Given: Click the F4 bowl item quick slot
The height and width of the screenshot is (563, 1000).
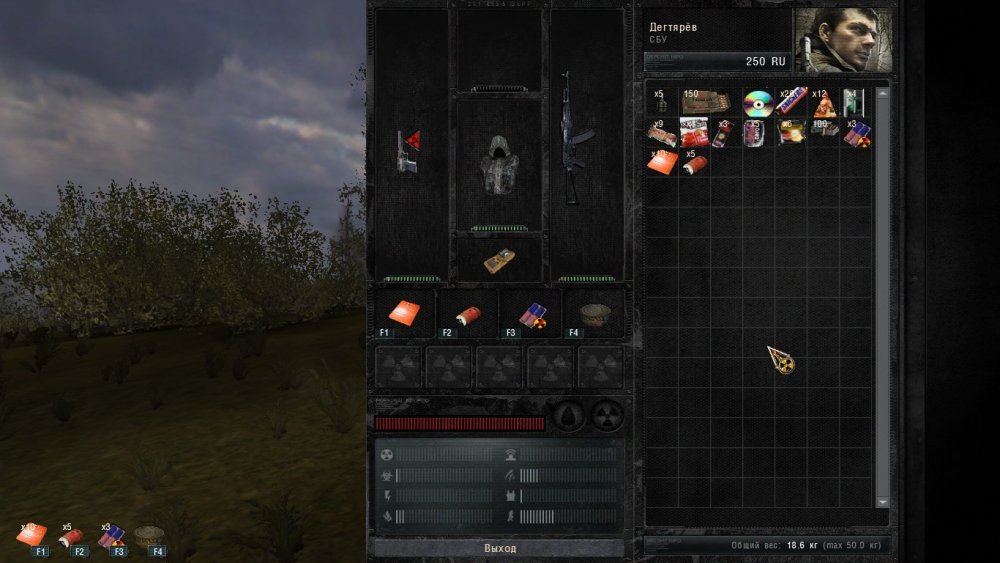Looking at the screenshot, I should [x=594, y=314].
